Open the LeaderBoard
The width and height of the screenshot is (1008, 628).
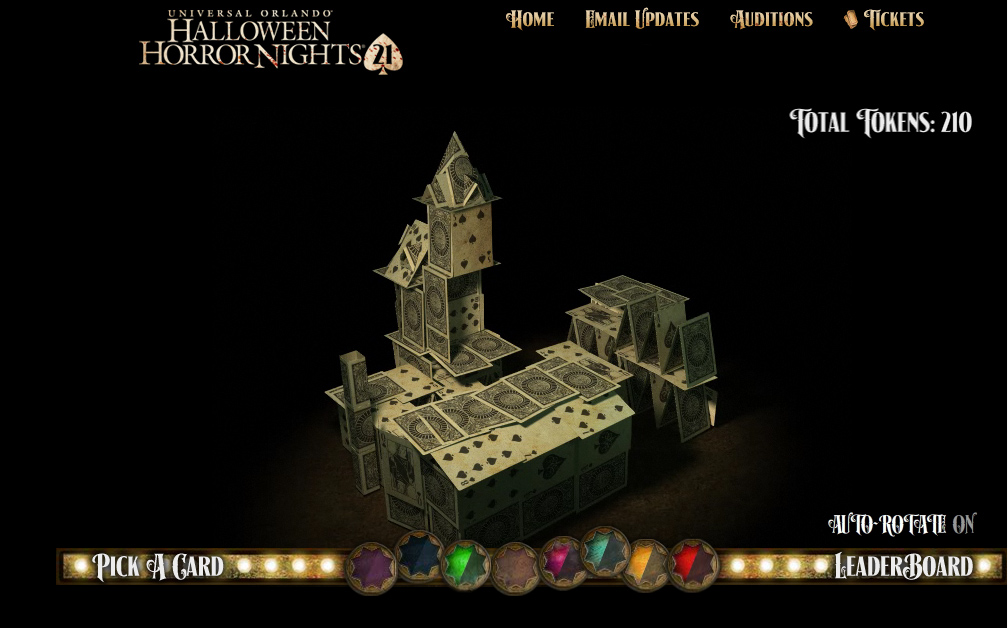(903, 566)
